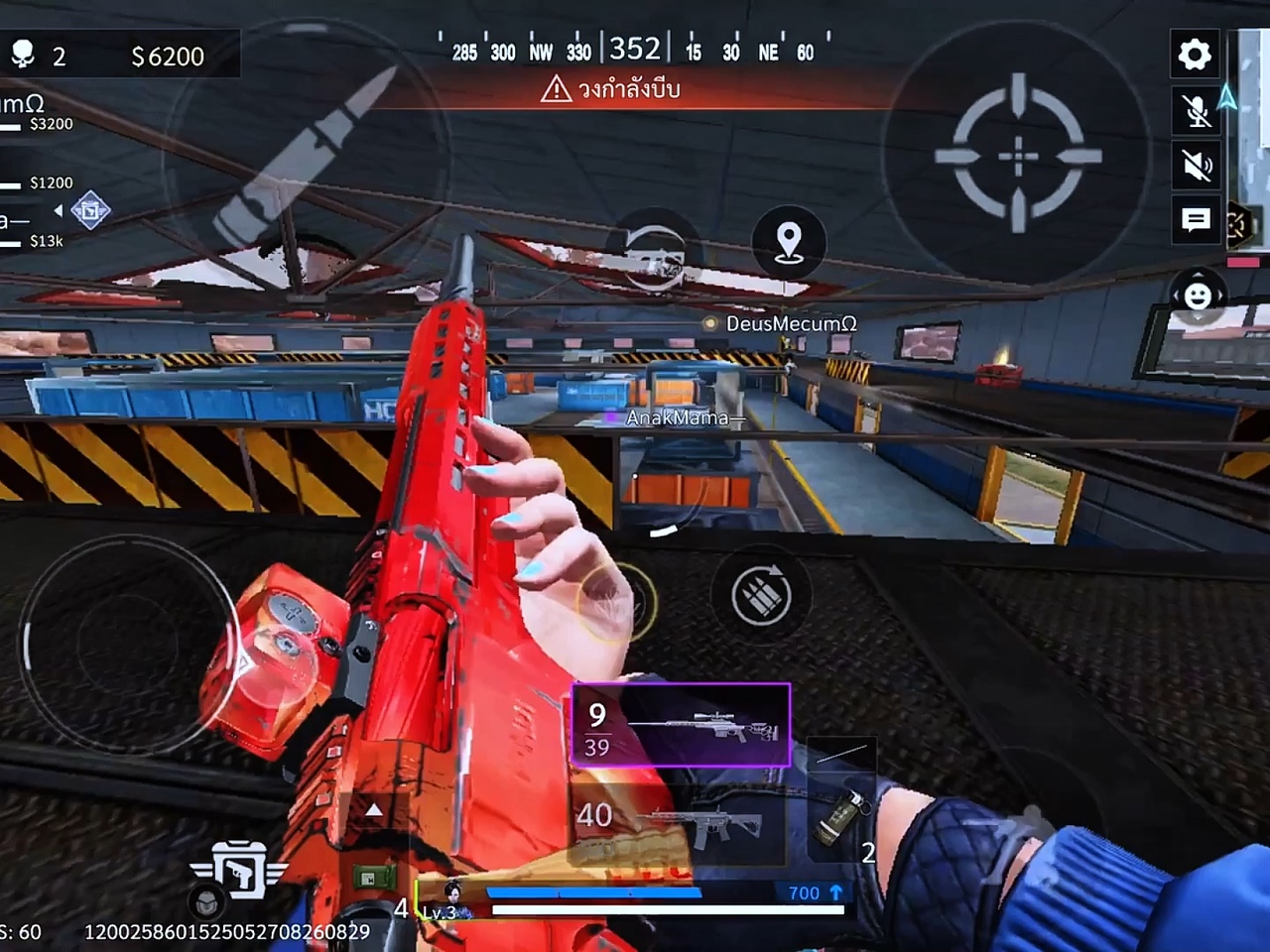
Task: Toggle the muted microphone button
Action: [x=1197, y=110]
